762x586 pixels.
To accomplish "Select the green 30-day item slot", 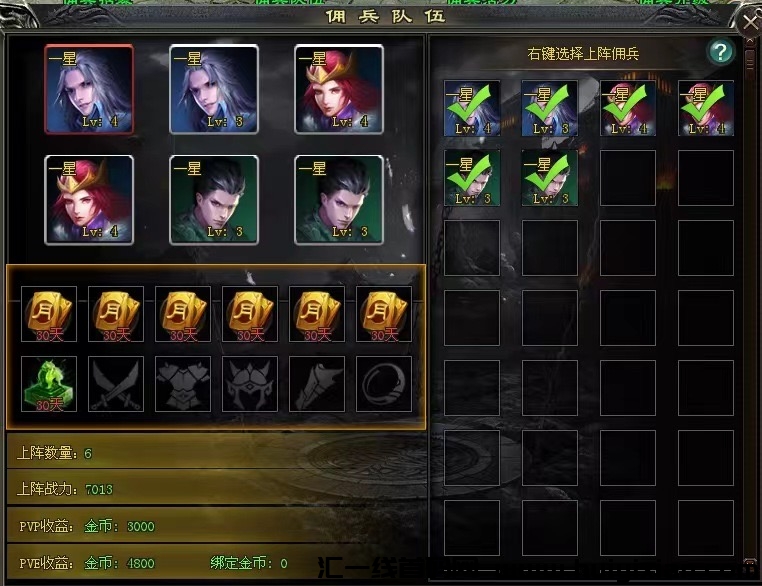I will (49, 384).
